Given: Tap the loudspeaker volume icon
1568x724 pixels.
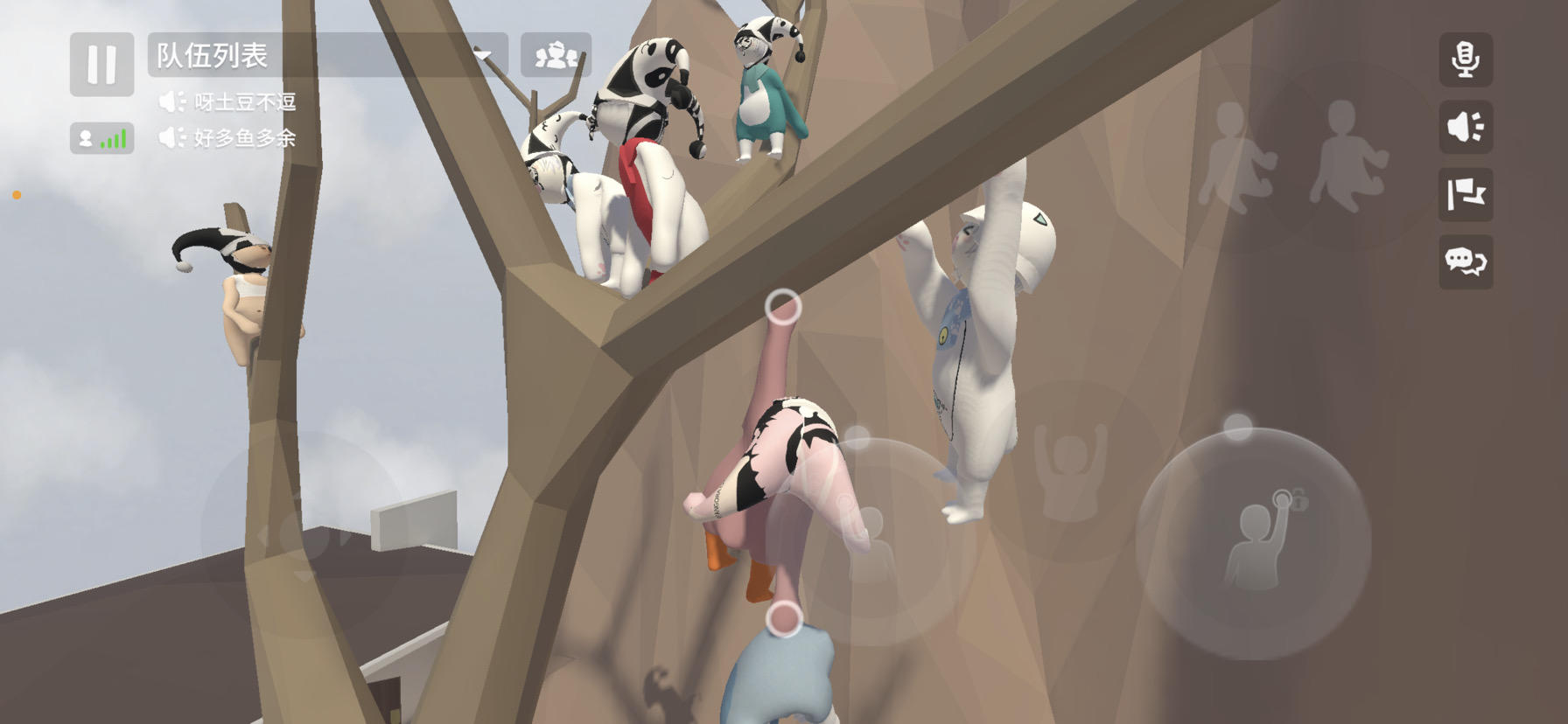Looking at the screenshot, I should tap(1466, 127).
